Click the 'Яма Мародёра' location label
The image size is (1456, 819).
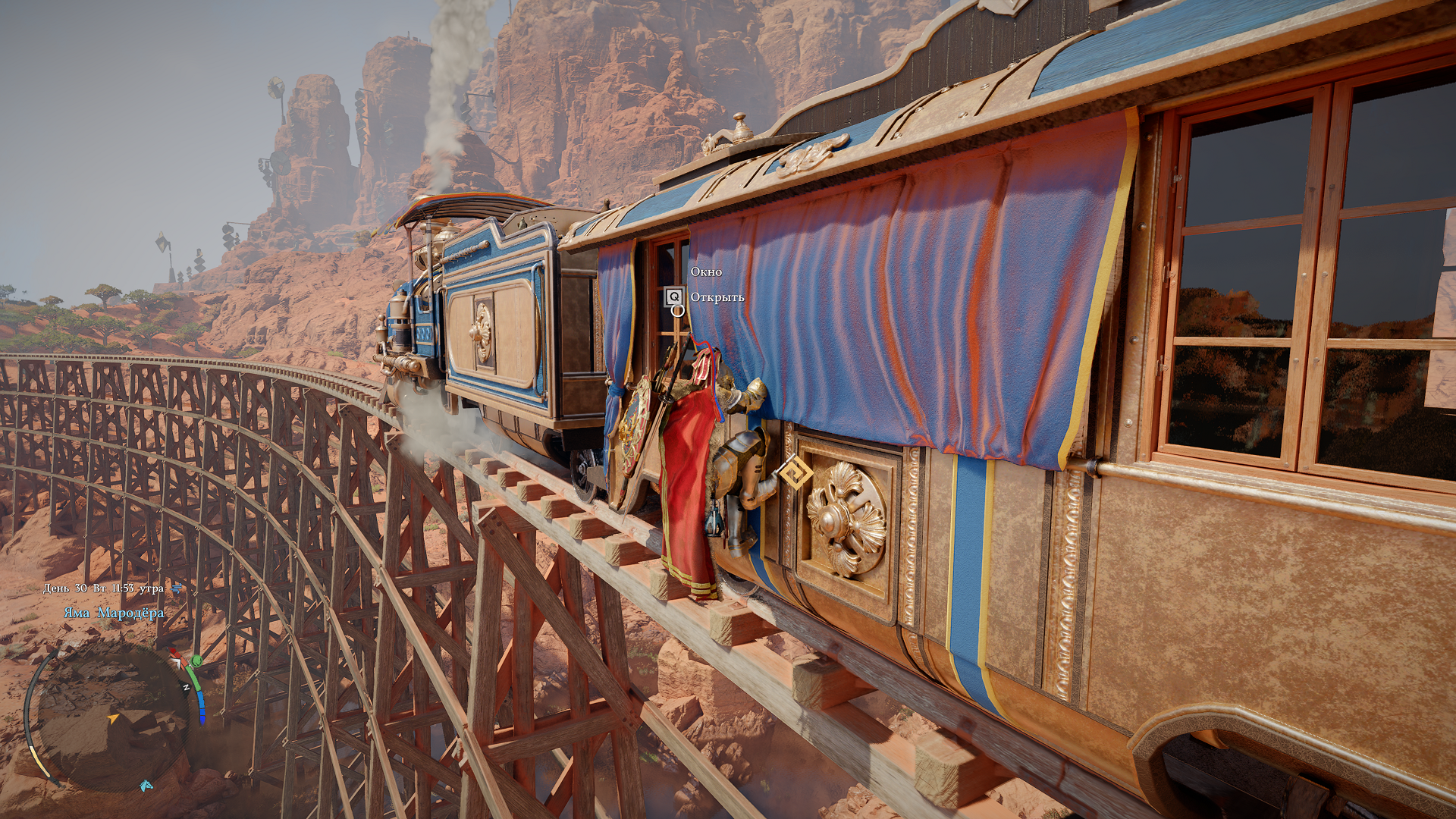(114, 613)
